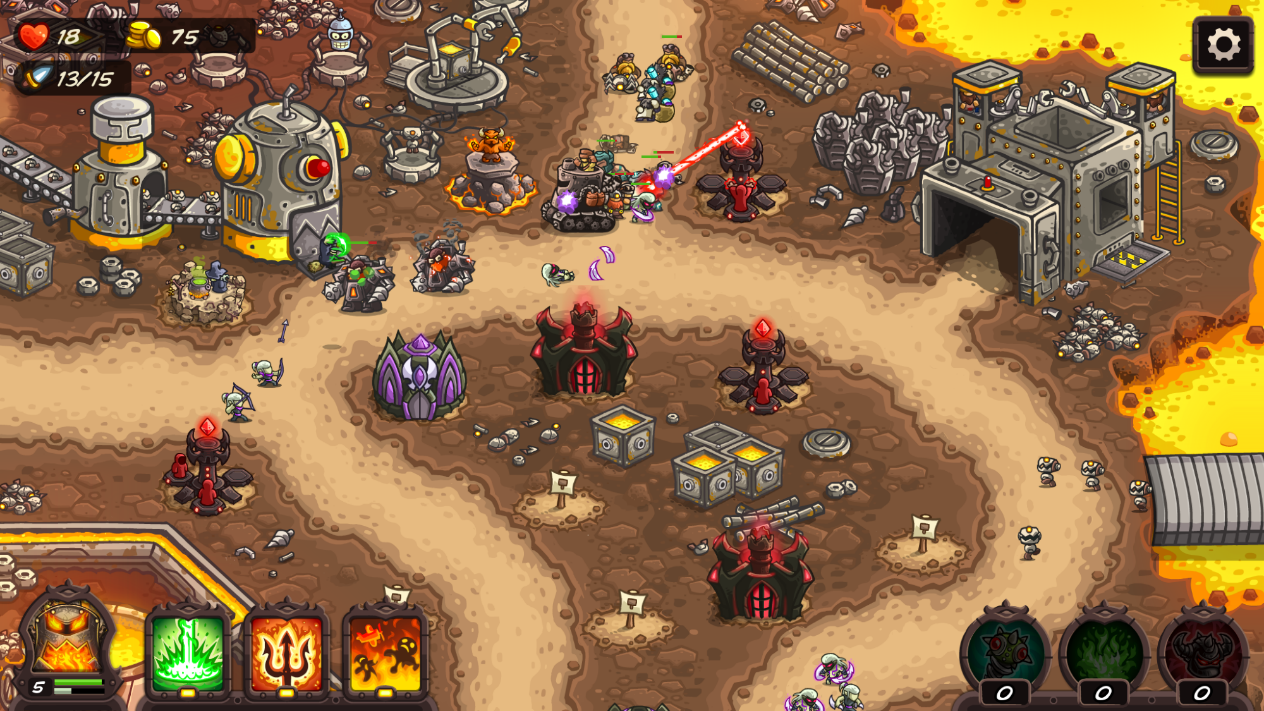Trigger the burning goons ability

[x=385, y=652]
